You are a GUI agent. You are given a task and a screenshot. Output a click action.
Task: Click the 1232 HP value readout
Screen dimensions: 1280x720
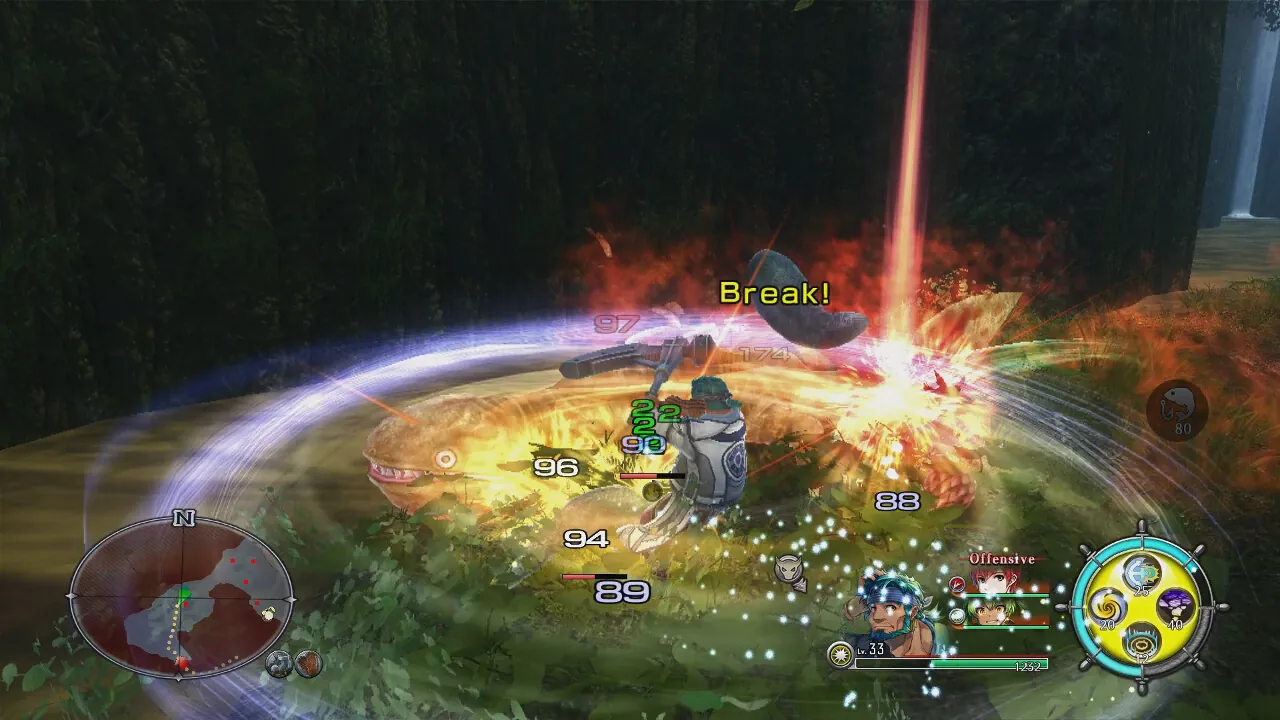coord(1027,665)
